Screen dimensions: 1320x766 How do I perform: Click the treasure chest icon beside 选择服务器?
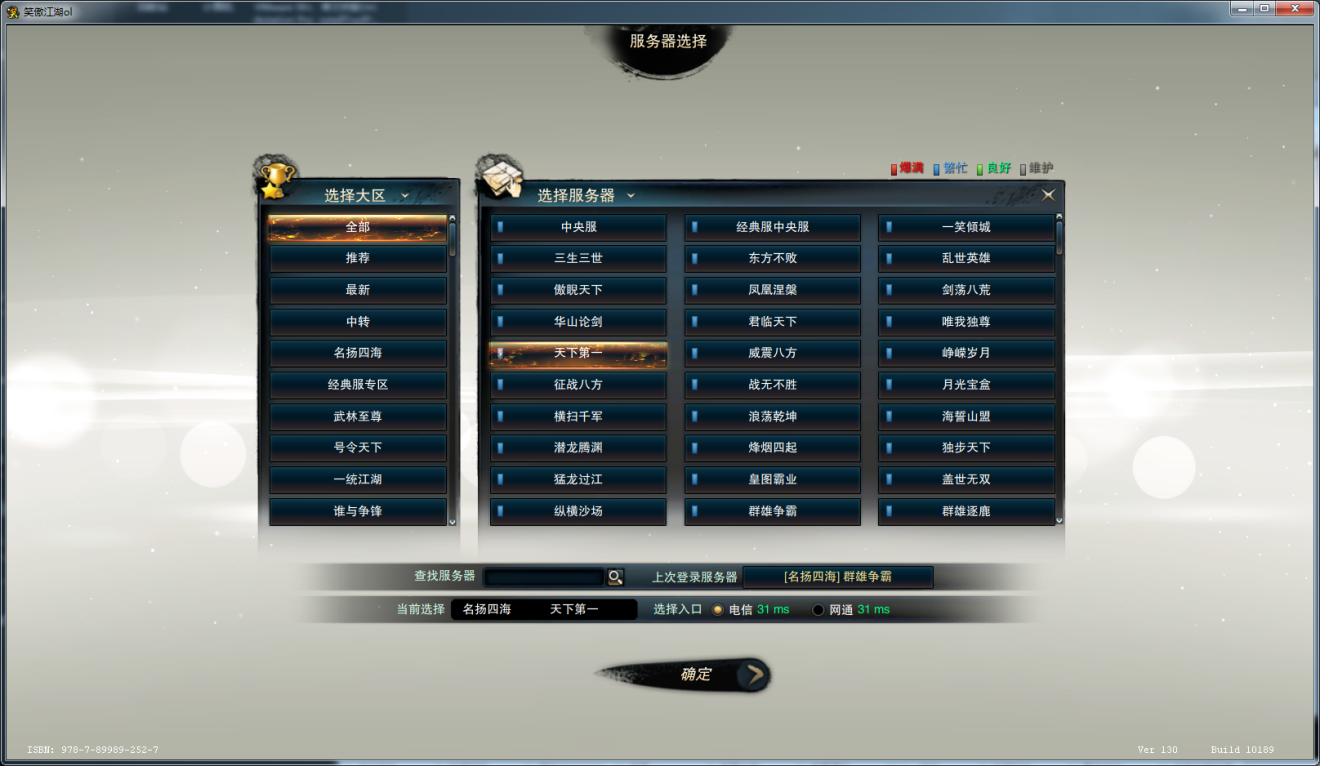[500, 178]
